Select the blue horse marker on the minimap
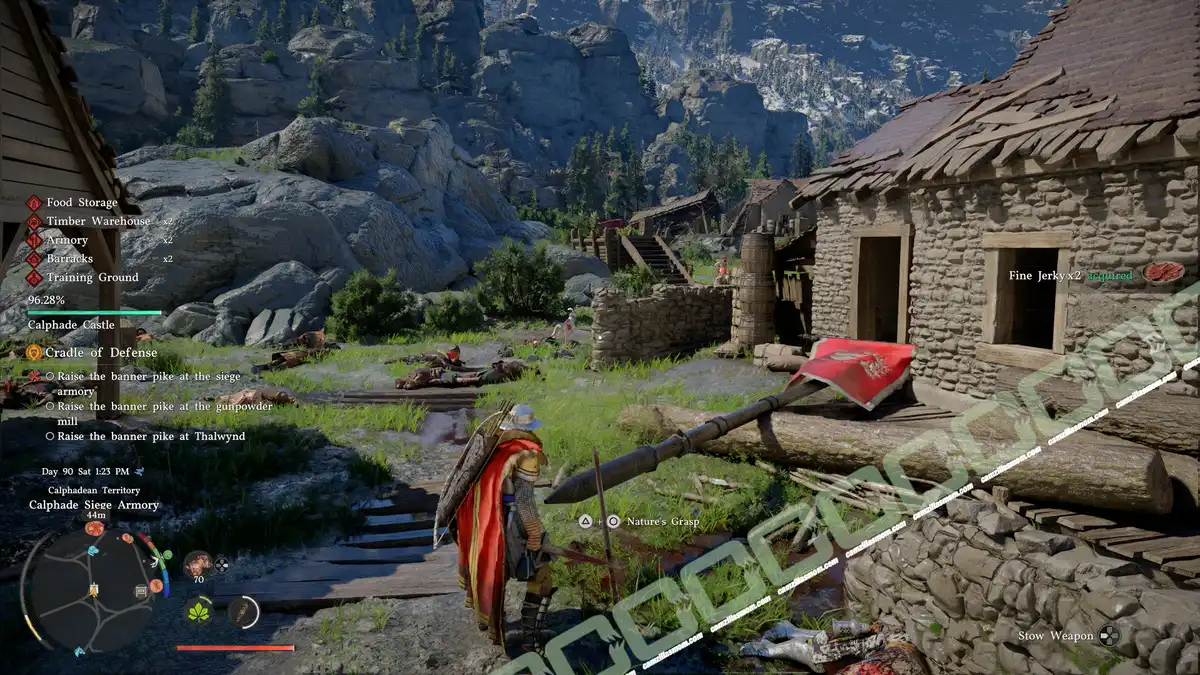This screenshot has width=1200, height=675. (x=94, y=550)
